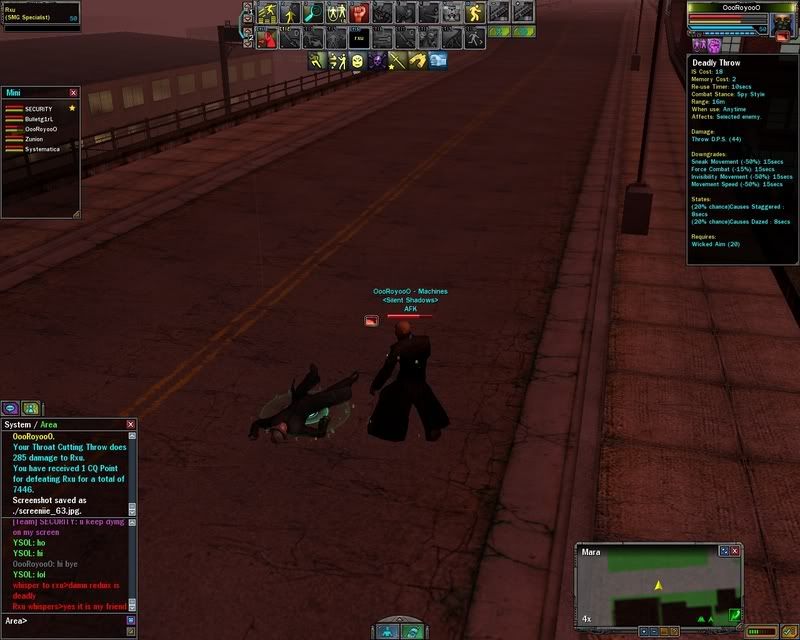
Task: Click the yellow mask face icon
Action: point(357,62)
